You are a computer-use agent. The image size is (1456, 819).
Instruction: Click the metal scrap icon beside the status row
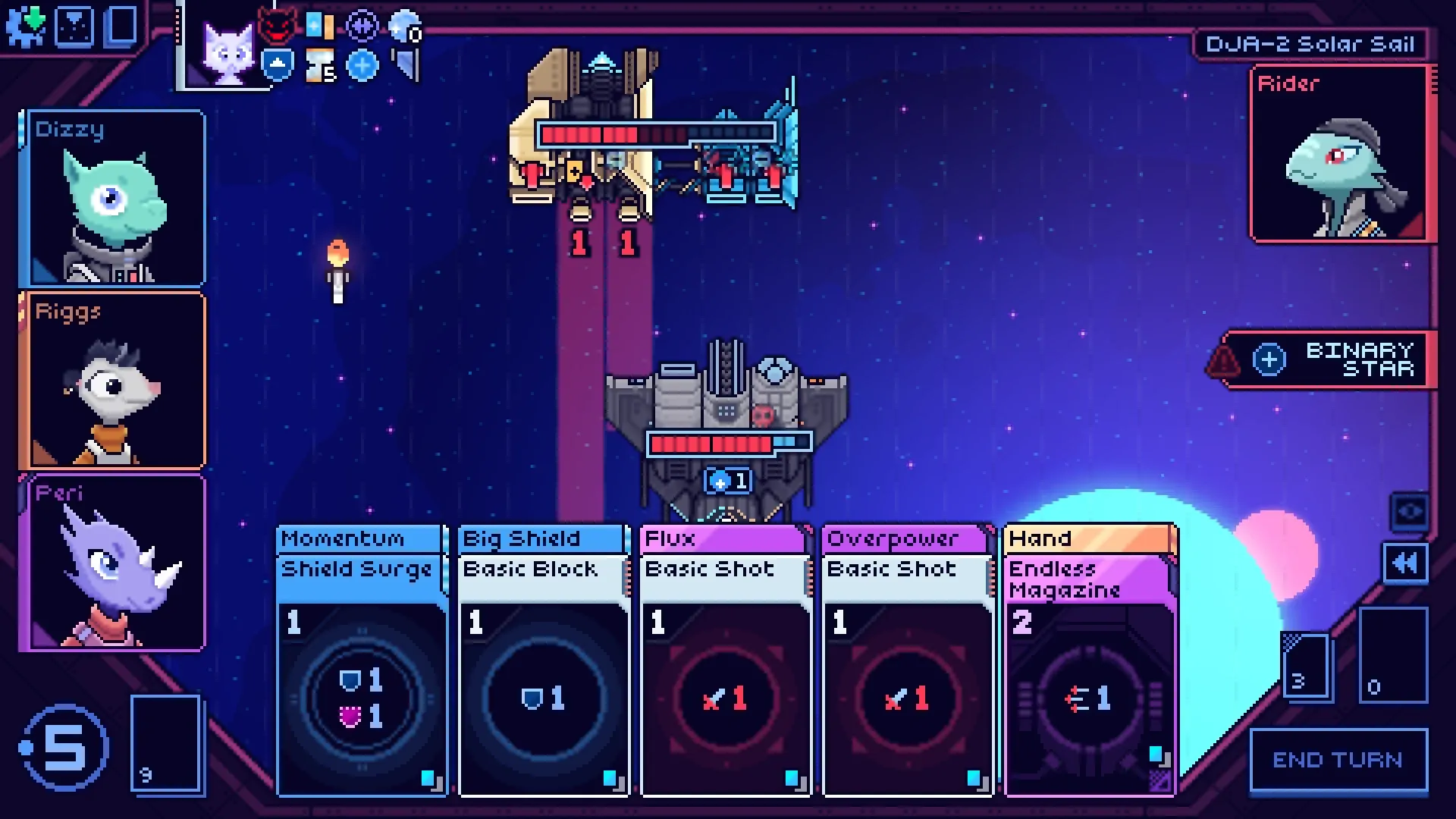click(x=406, y=66)
